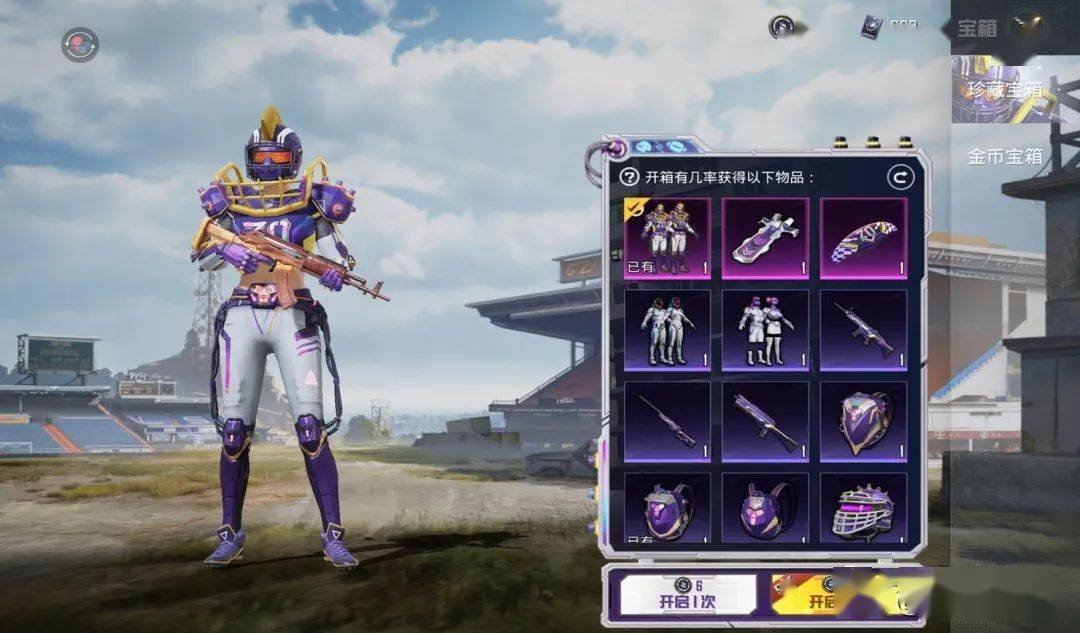Select the 珍藏宝箱 crate tab
1080x633 pixels.
tap(1003, 90)
